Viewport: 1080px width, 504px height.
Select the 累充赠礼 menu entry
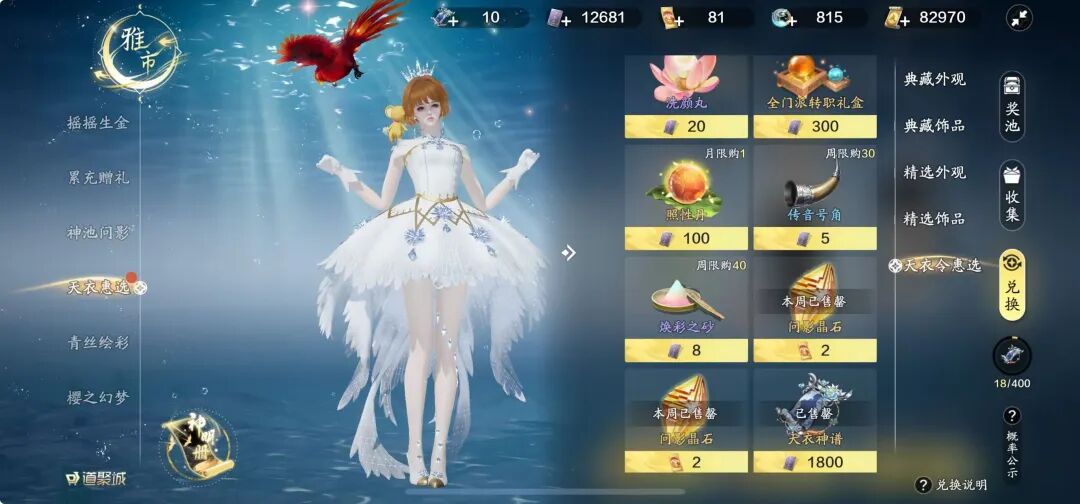click(x=98, y=177)
